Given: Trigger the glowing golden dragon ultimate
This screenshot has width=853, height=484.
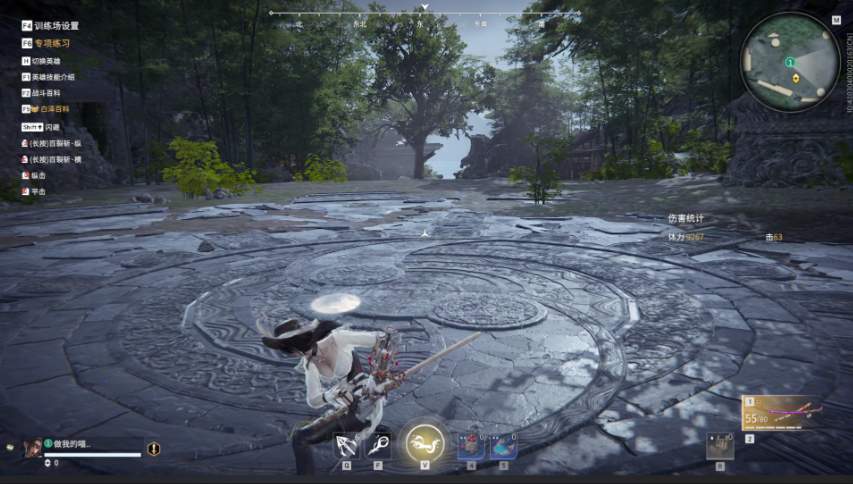Looking at the screenshot, I should pyautogui.click(x=424, y=443).
